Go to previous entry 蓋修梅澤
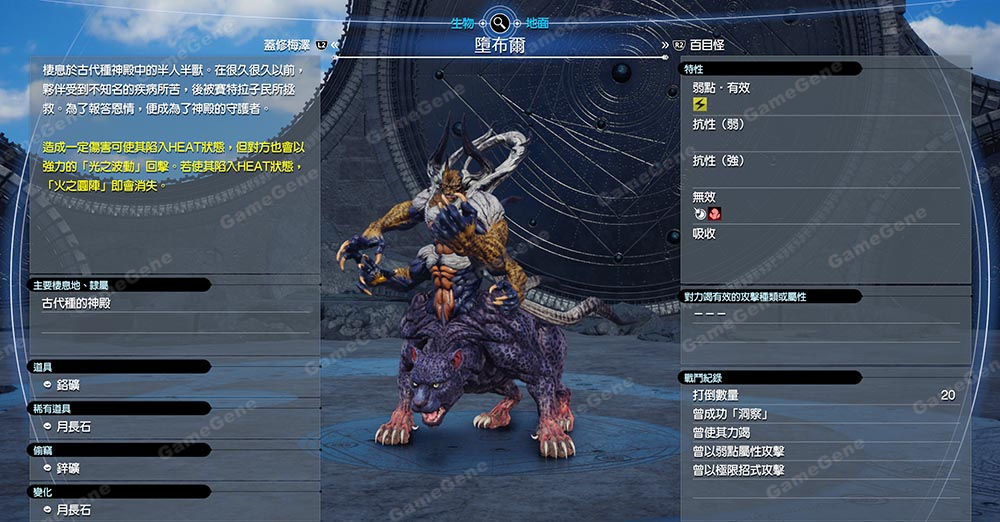1000x522 pixels. pos(287,44)
